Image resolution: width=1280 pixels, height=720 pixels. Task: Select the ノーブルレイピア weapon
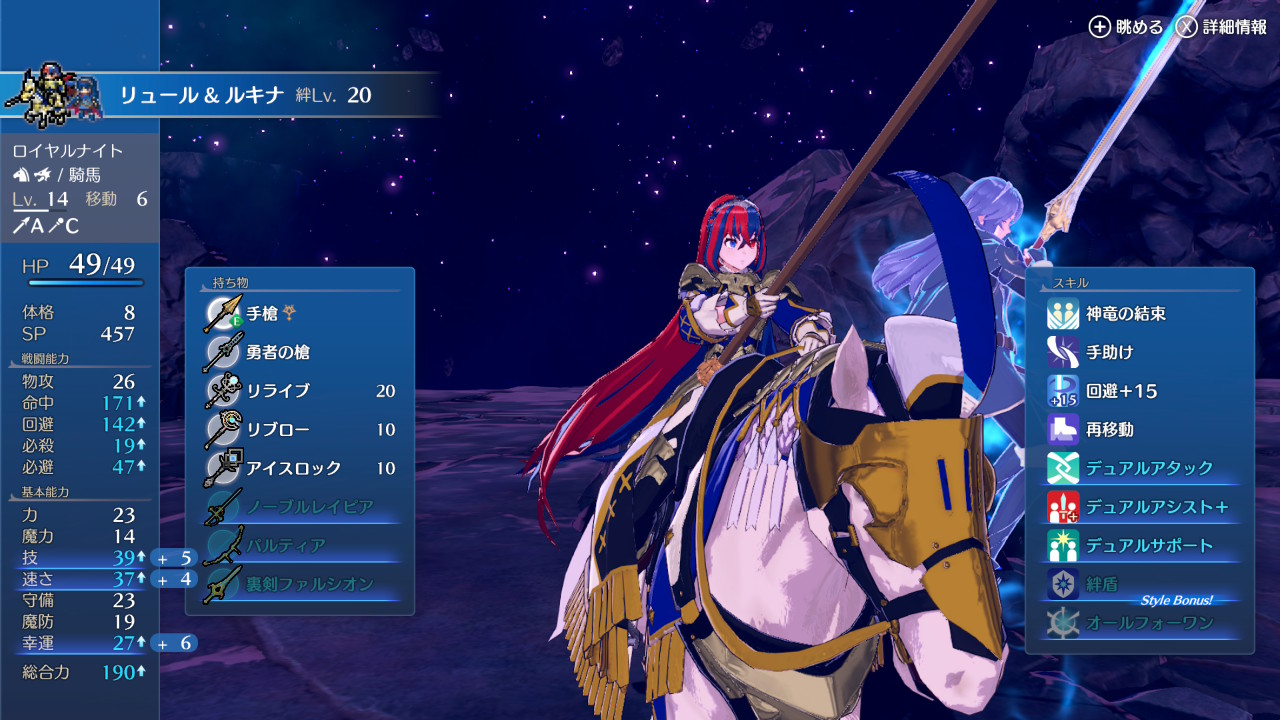pos(309,507)
